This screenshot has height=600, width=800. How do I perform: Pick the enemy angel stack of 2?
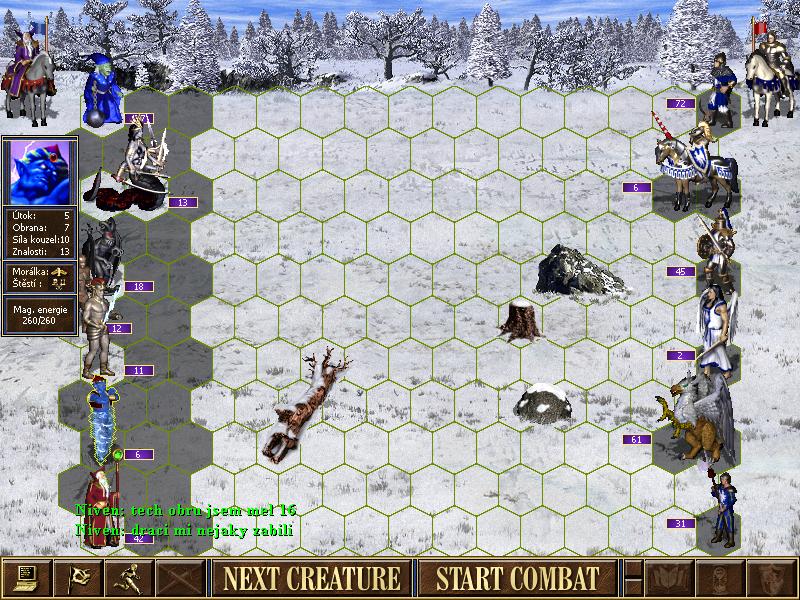714,328
